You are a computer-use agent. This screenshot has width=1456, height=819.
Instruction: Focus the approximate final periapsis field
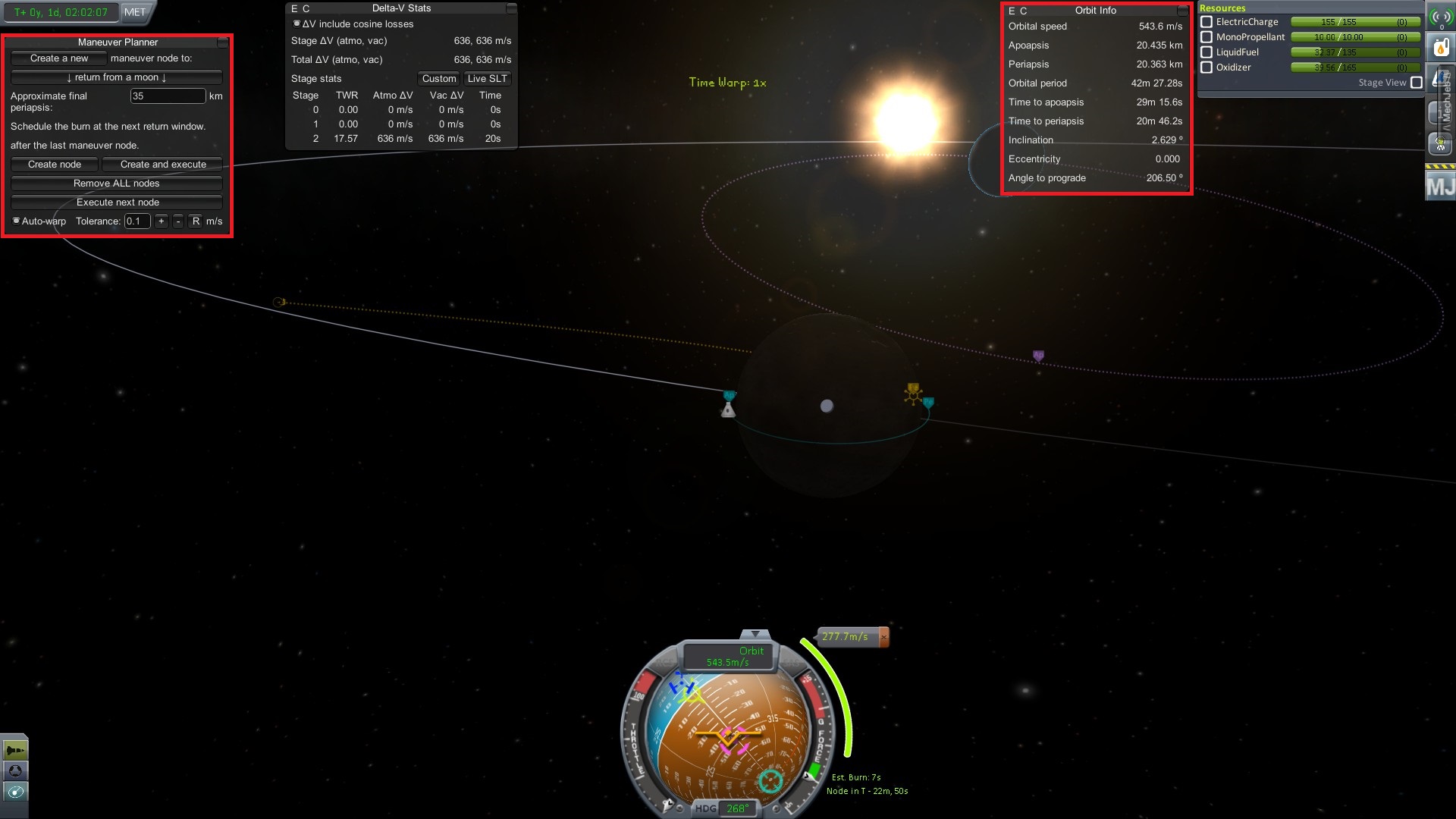[168, 96]
